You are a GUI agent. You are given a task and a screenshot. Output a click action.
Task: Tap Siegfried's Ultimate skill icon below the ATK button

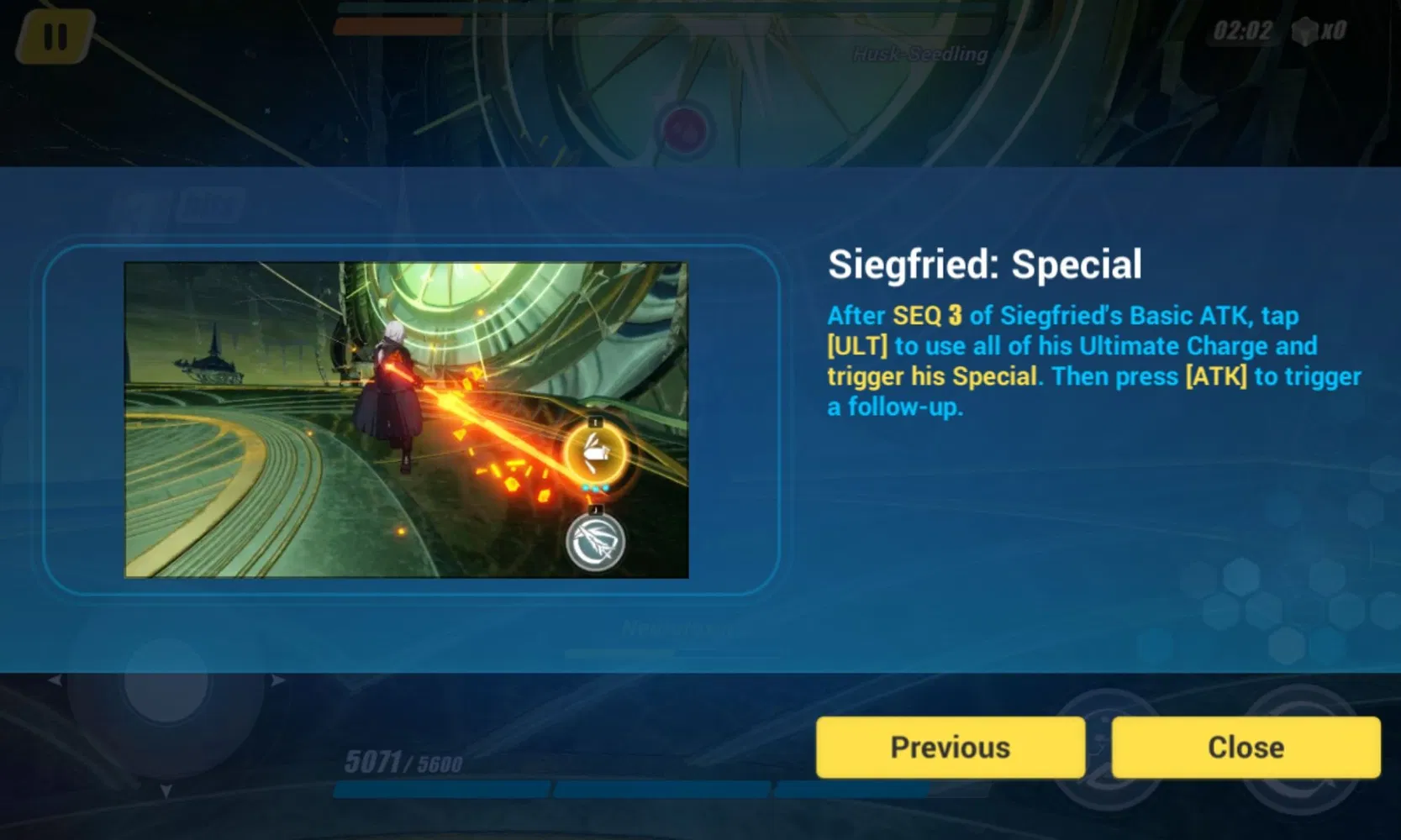594,541
